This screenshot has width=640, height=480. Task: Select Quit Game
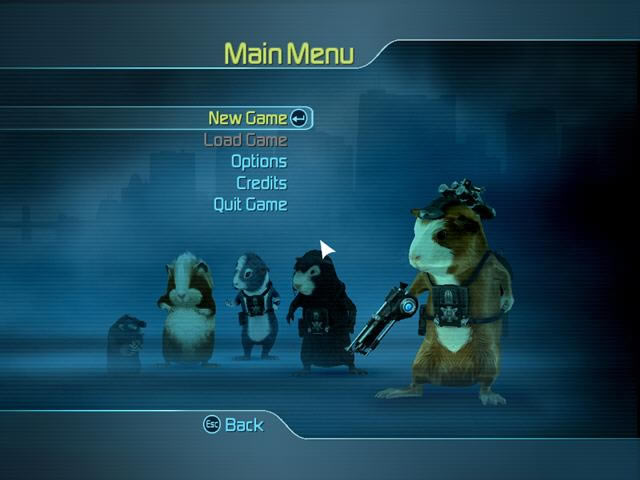pyautogui.click(x=250, y=204)
